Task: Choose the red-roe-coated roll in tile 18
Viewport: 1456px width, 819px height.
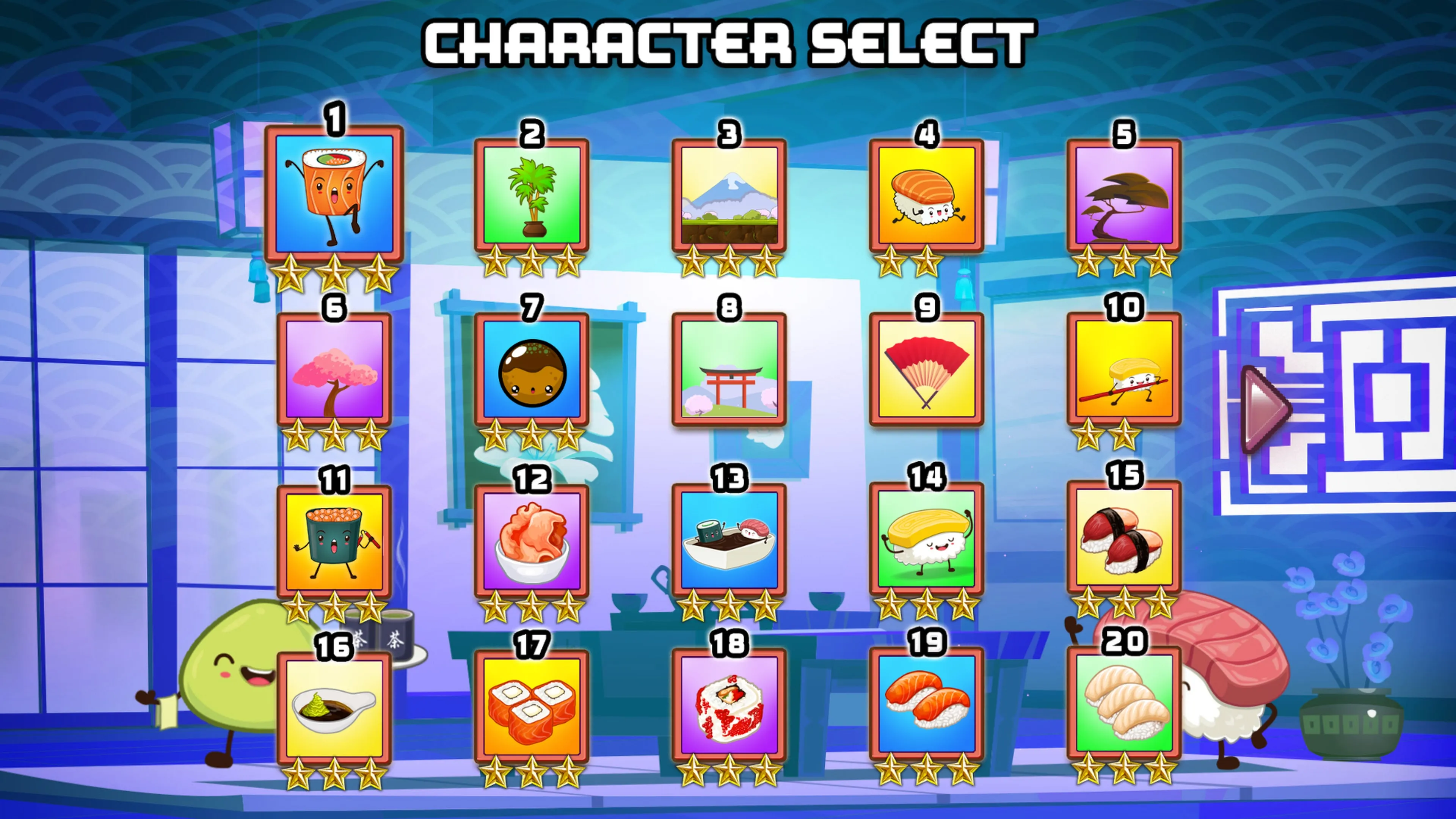Action: click(x=729, y=705)
